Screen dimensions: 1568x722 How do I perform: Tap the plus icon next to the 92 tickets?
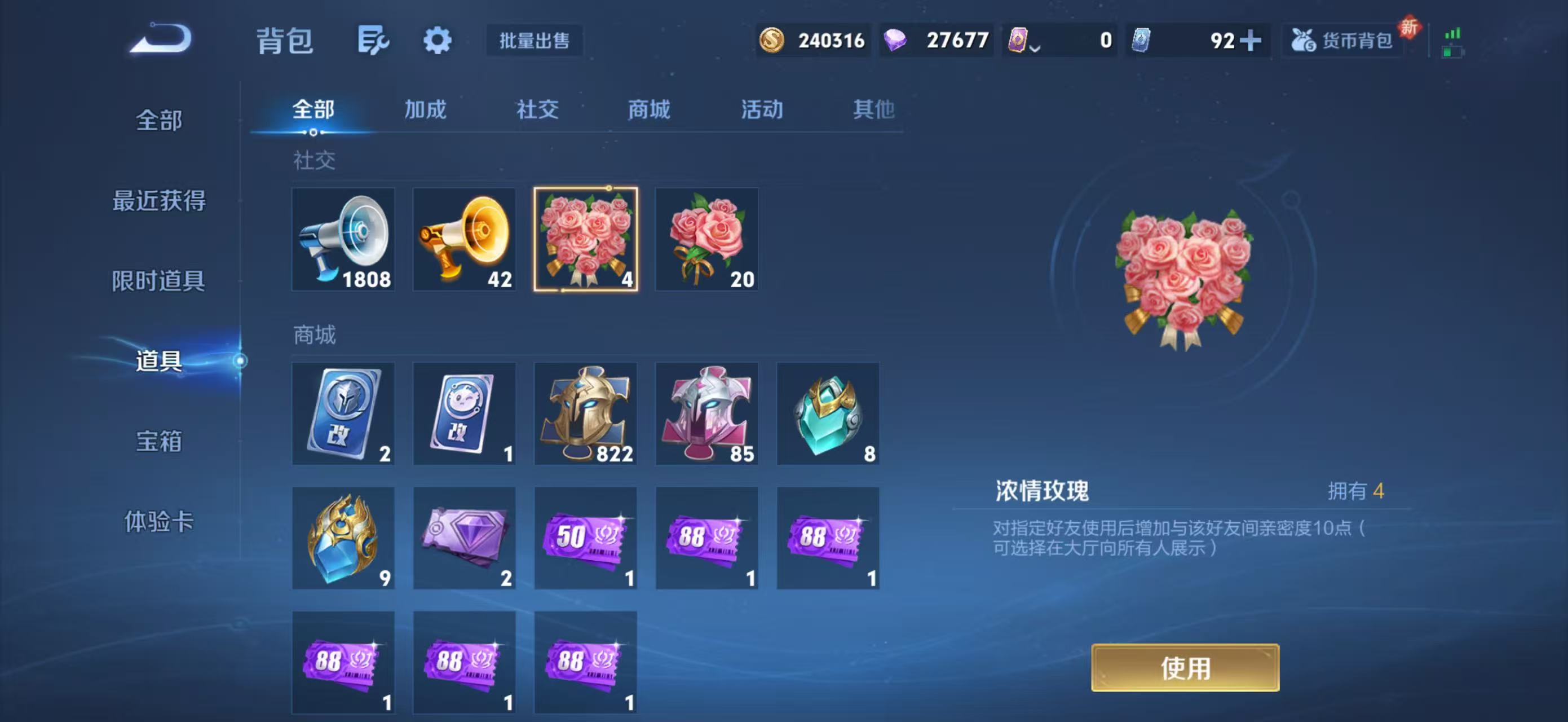pyautogui.click(x=1251, y=41)
